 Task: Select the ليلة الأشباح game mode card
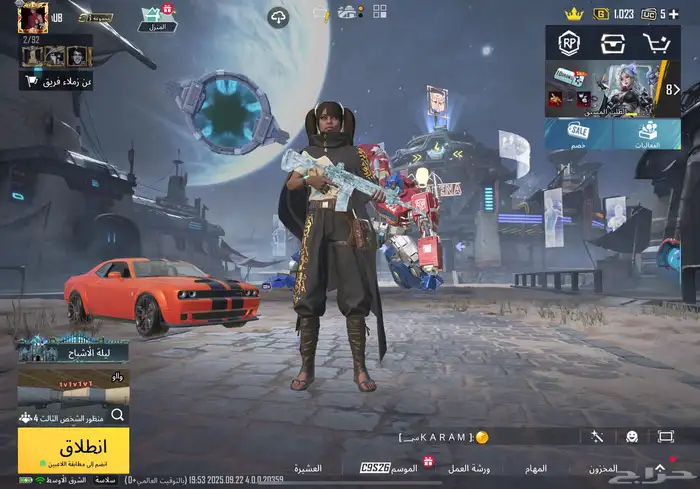click(72, 348)
